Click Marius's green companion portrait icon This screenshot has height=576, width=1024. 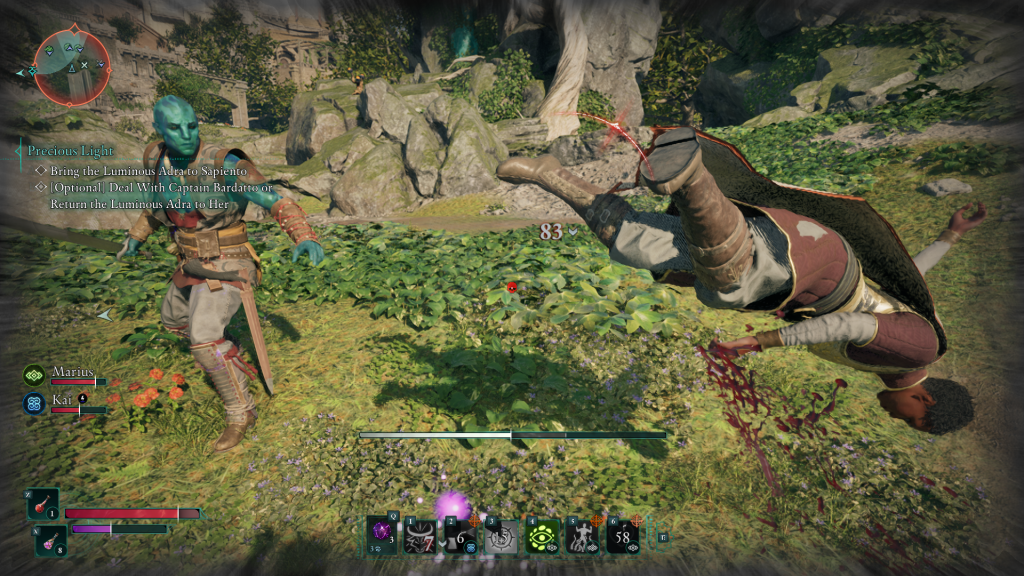click(x=33, y=375)
